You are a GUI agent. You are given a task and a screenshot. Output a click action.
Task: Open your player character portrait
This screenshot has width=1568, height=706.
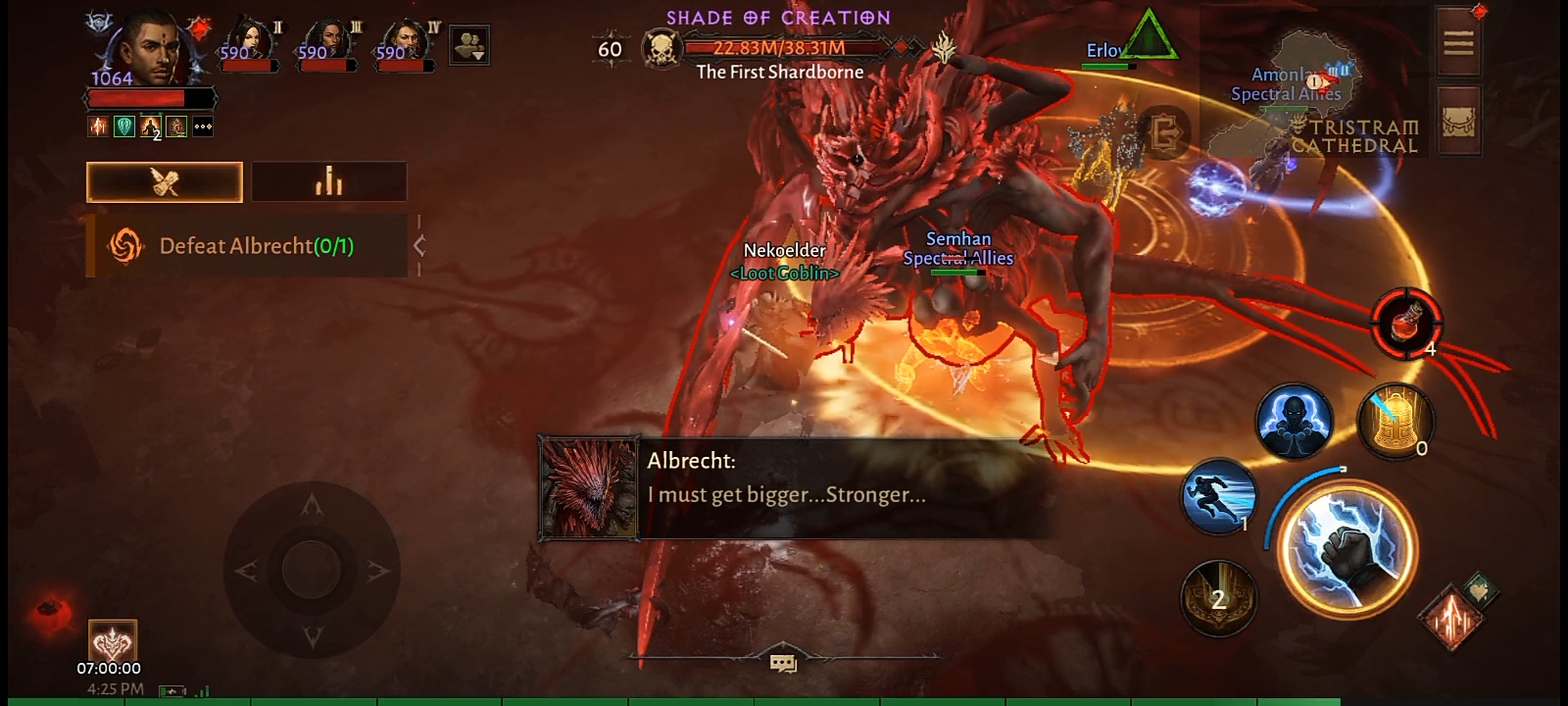tap(152, 49)
